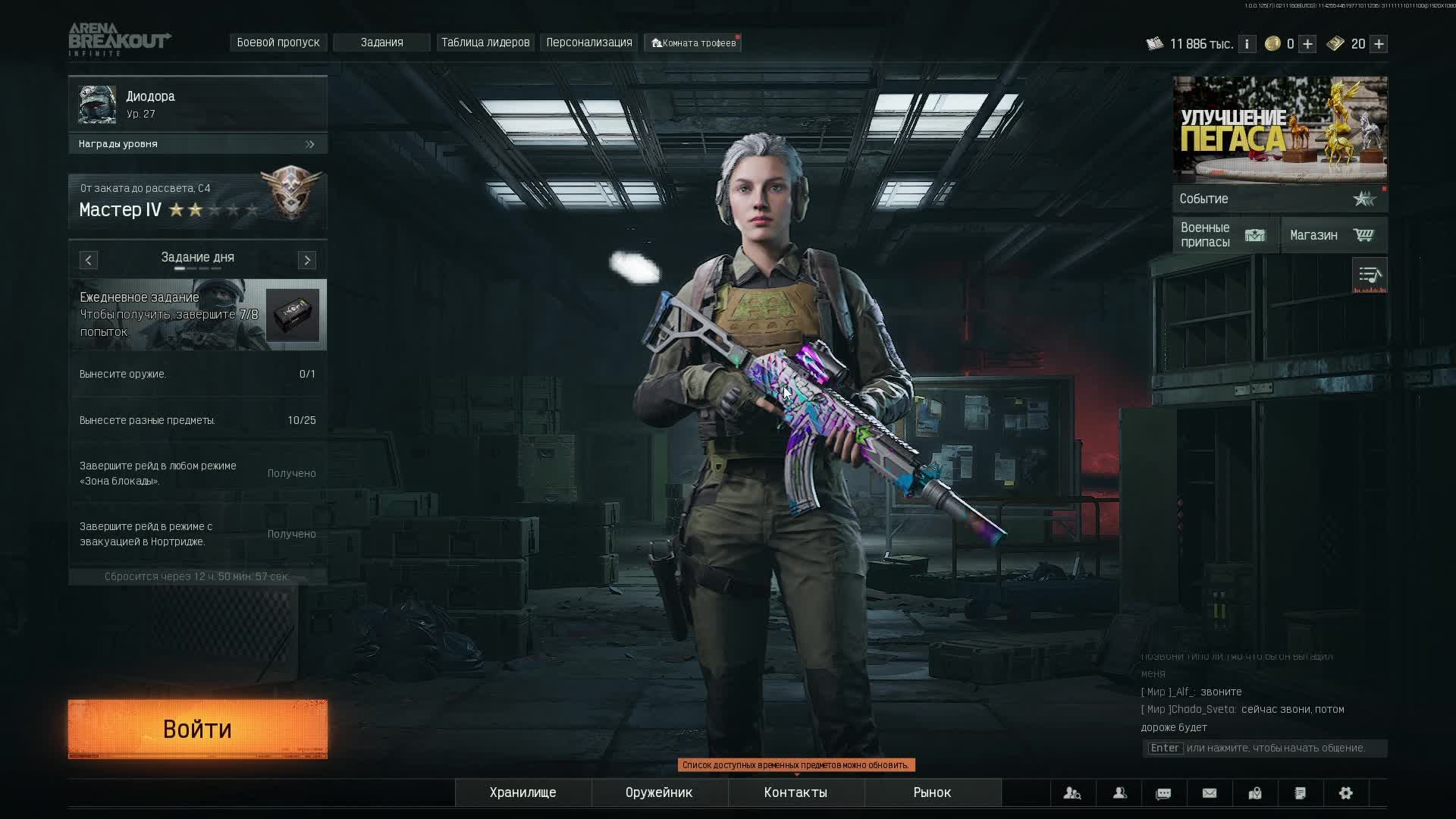Open the settings gear icon
This screenshot has height=819, width=1456.
pyautogui.click(x=1346, y=793)
